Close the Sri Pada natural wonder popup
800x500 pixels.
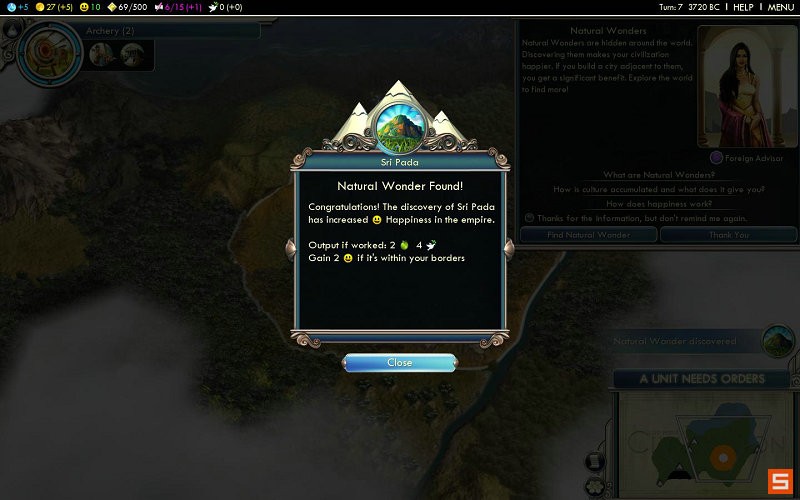pos(399,363)
